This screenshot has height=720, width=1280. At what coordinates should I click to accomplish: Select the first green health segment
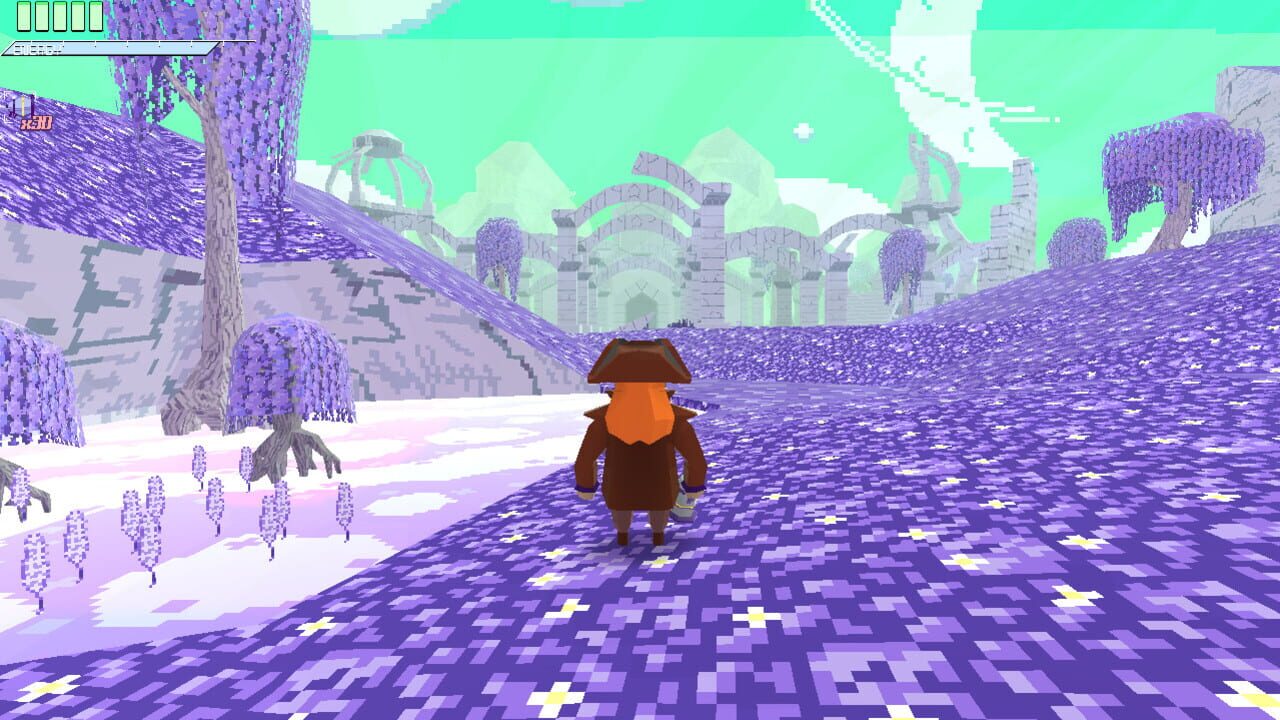24,16
